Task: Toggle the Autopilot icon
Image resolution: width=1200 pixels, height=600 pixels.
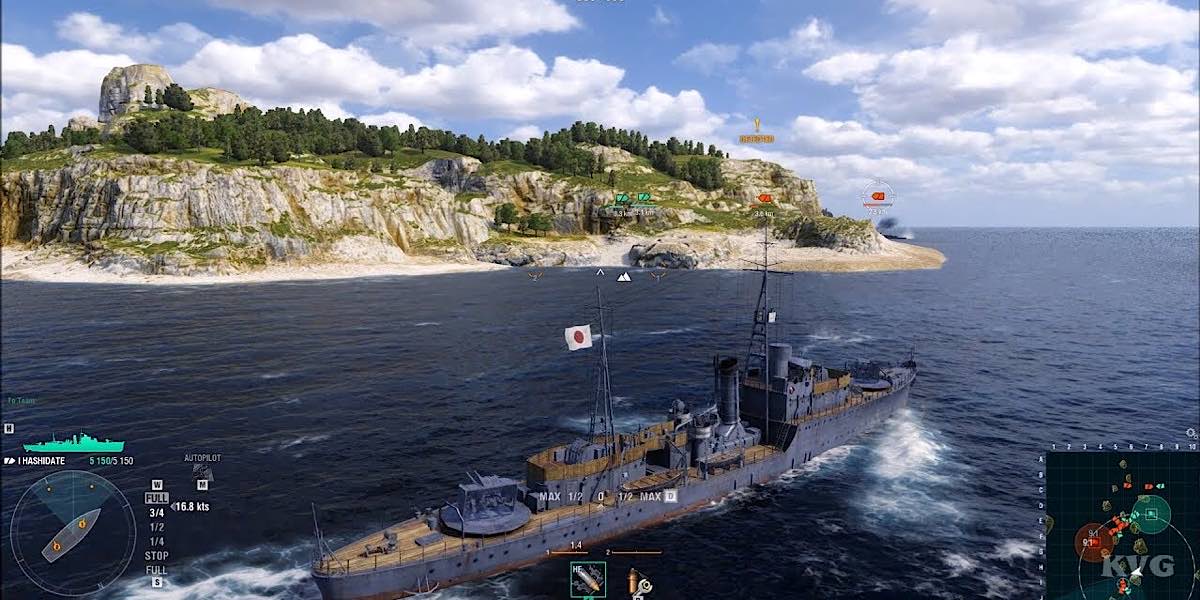Action: [x=202, y=472]
